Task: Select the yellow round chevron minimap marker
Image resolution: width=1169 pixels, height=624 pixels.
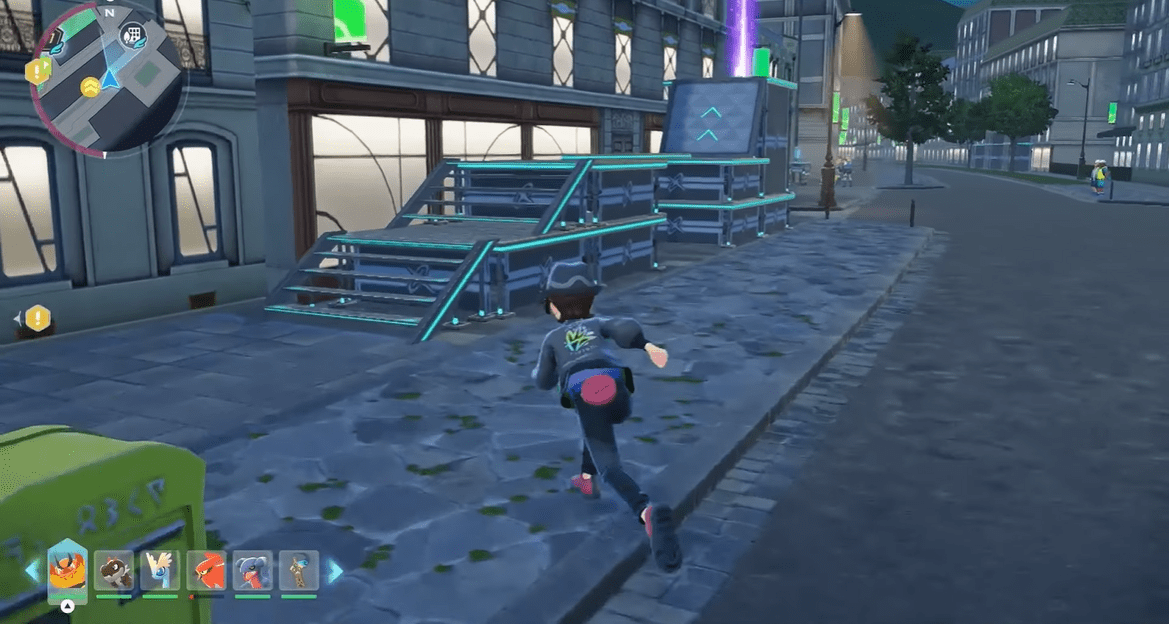Action: (x=90, y=87)
